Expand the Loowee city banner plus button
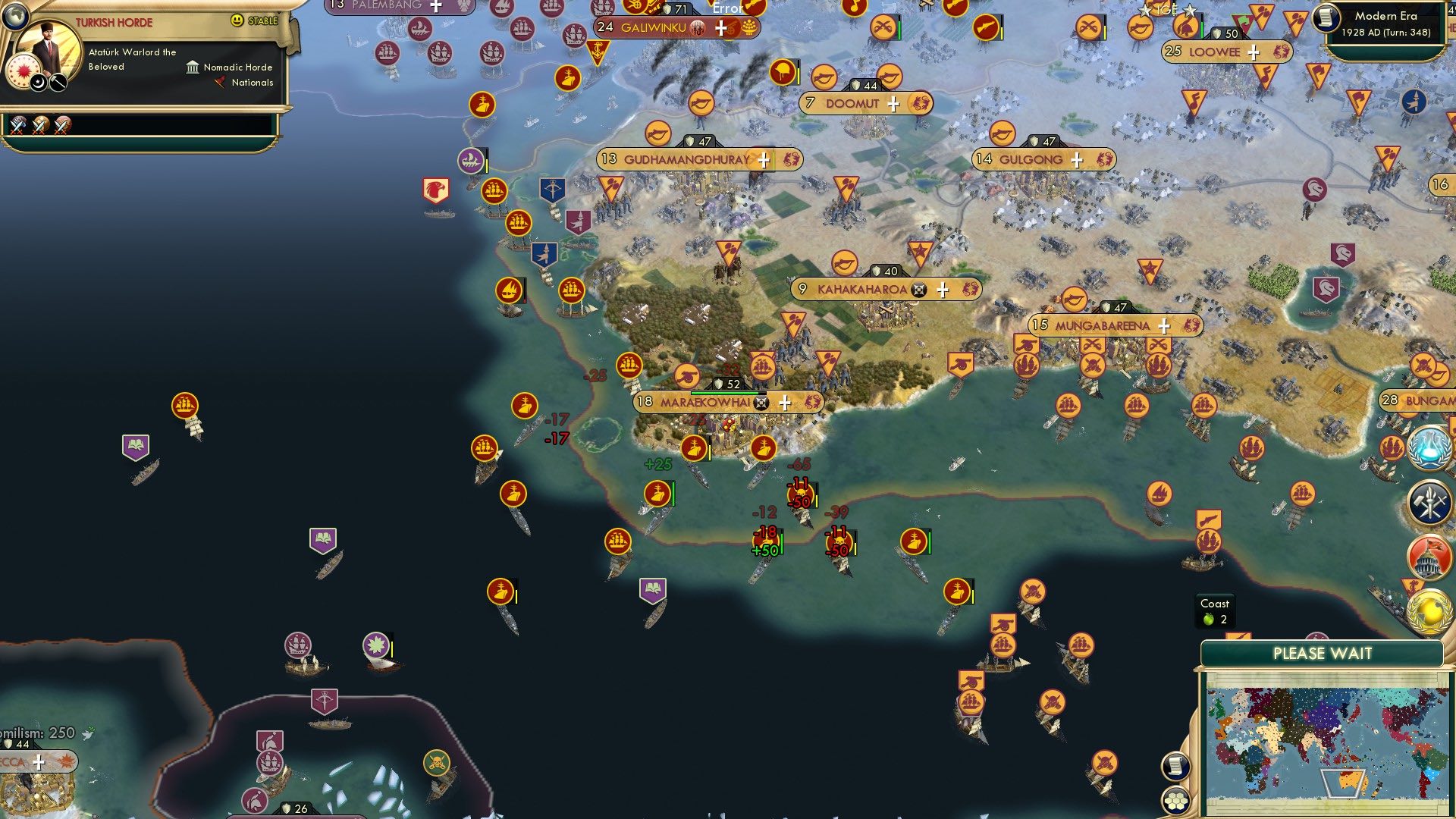Image resolution: width=1456 pixels, height=819 pixels. point(1255,52)
